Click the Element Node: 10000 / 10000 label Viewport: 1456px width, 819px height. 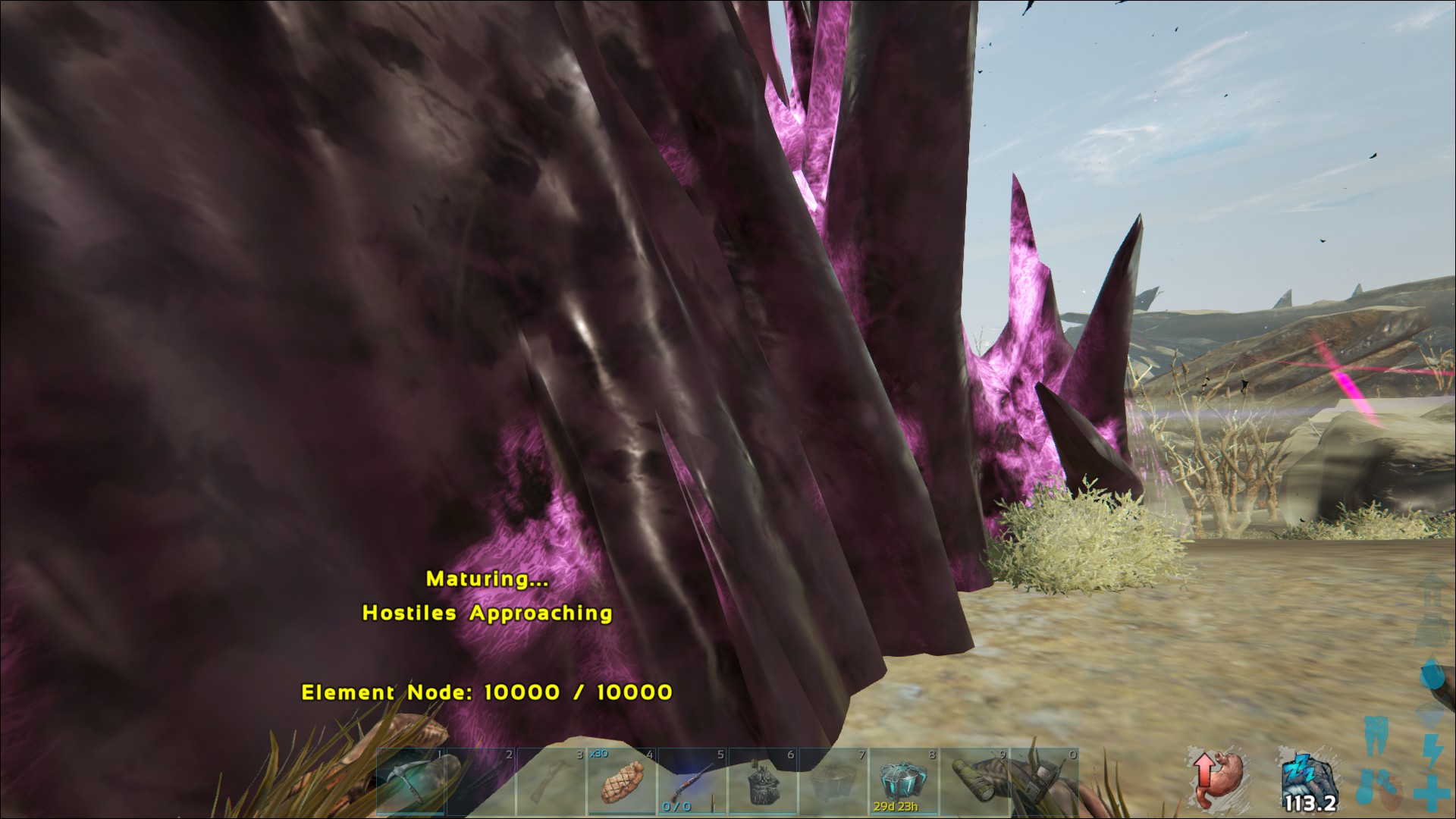(x=488, y=691)
